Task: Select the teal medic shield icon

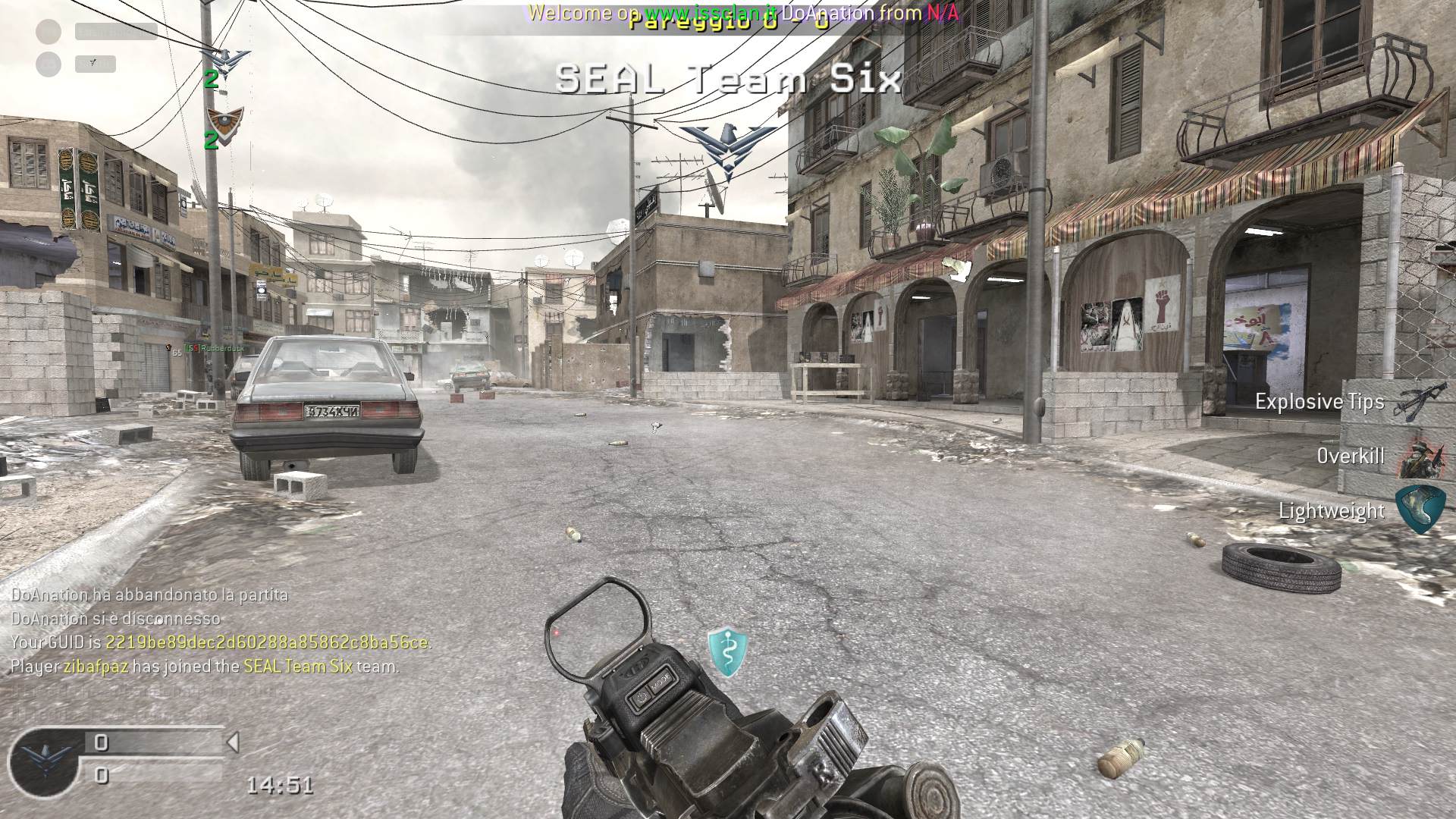Action: (x=727, y=651)
